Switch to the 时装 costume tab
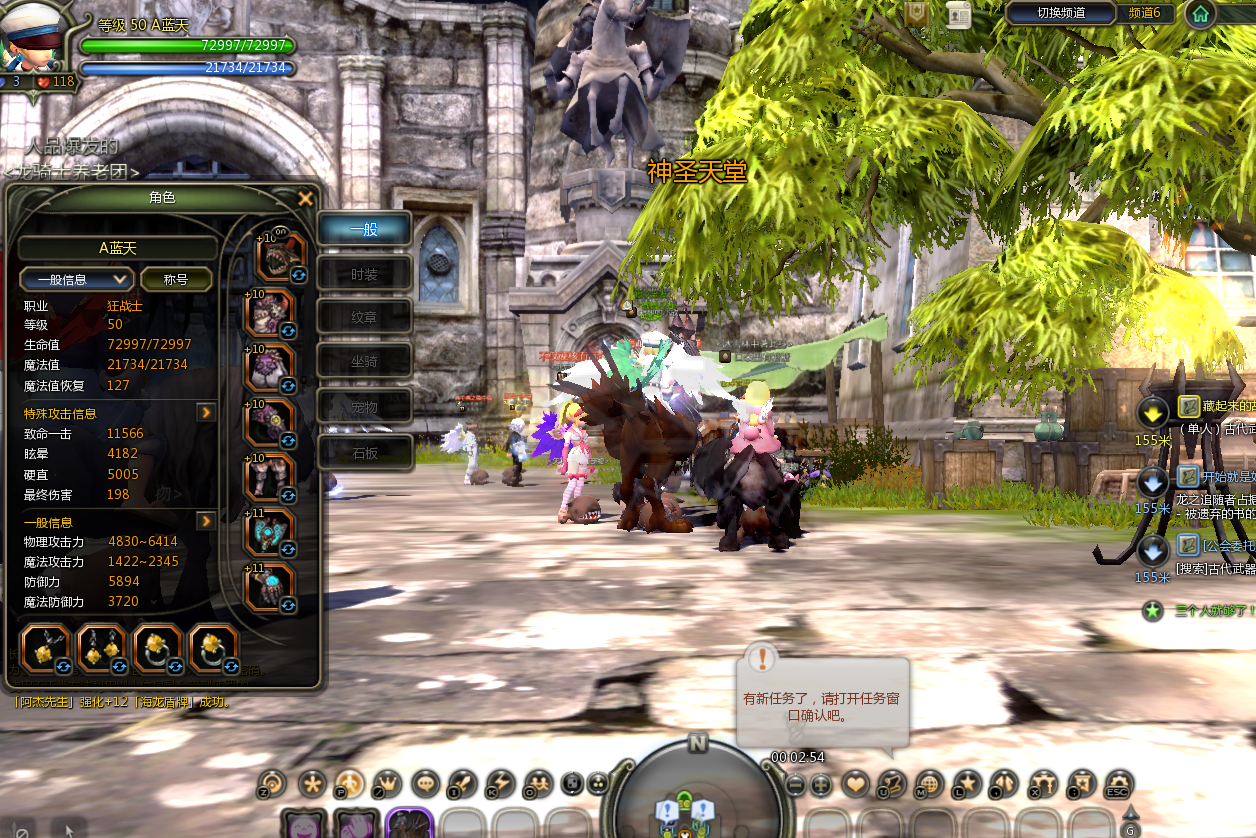The width and height of the screenshot is (1256, 838). 364,273
